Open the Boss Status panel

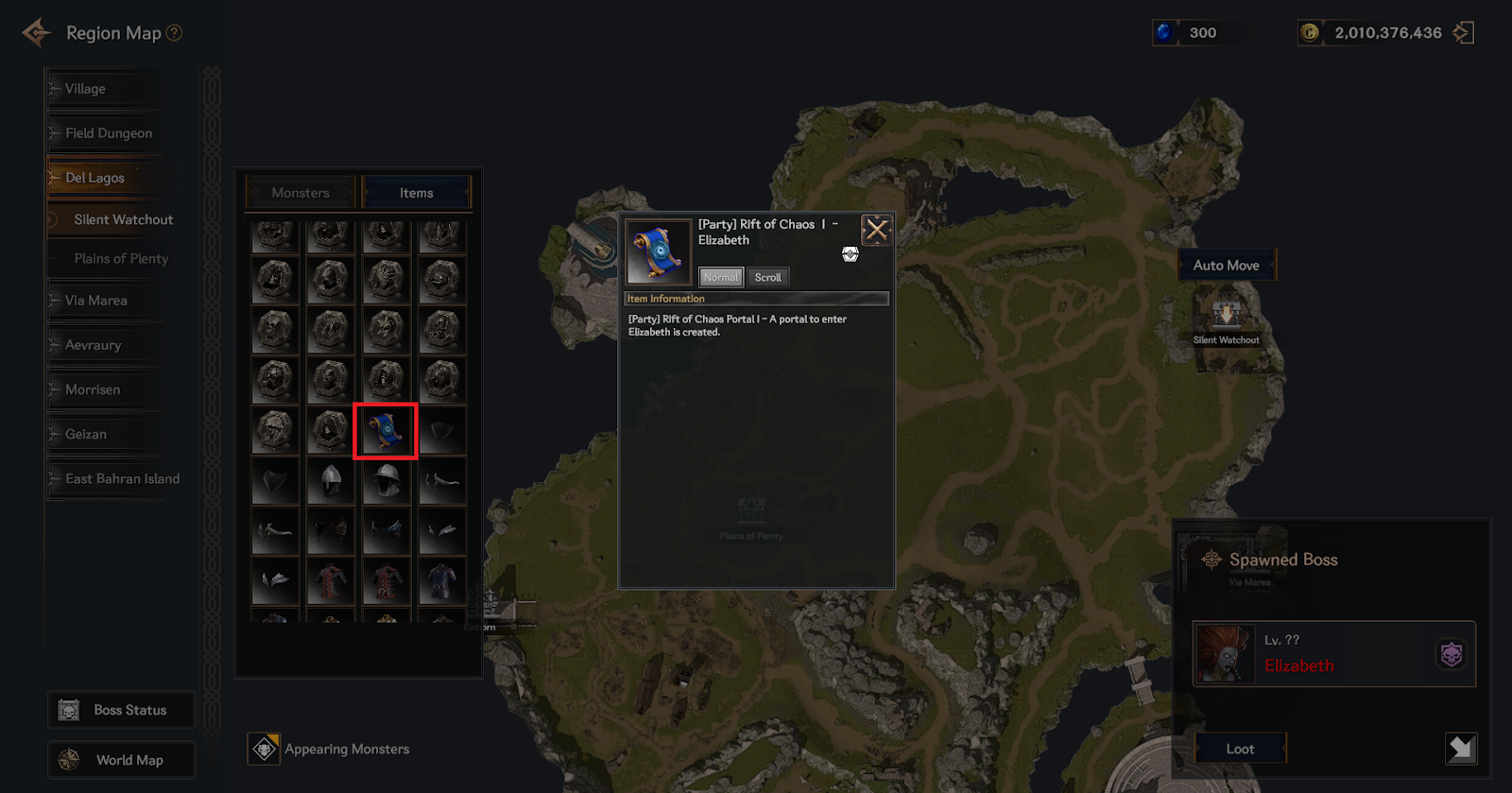pyautogui.click(x=122, y=710)
